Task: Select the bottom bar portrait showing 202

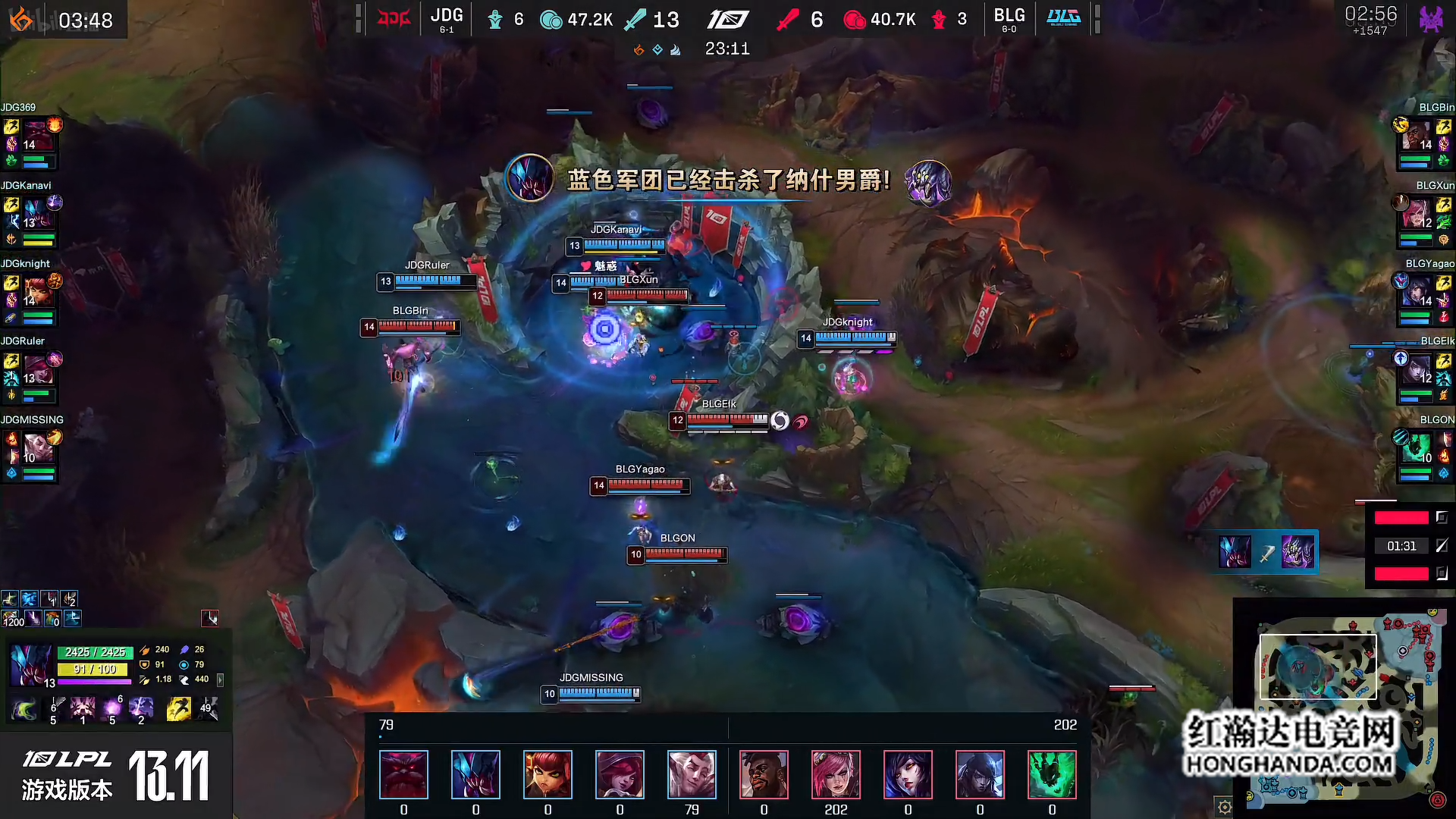Action: click(x=836, y=774)
